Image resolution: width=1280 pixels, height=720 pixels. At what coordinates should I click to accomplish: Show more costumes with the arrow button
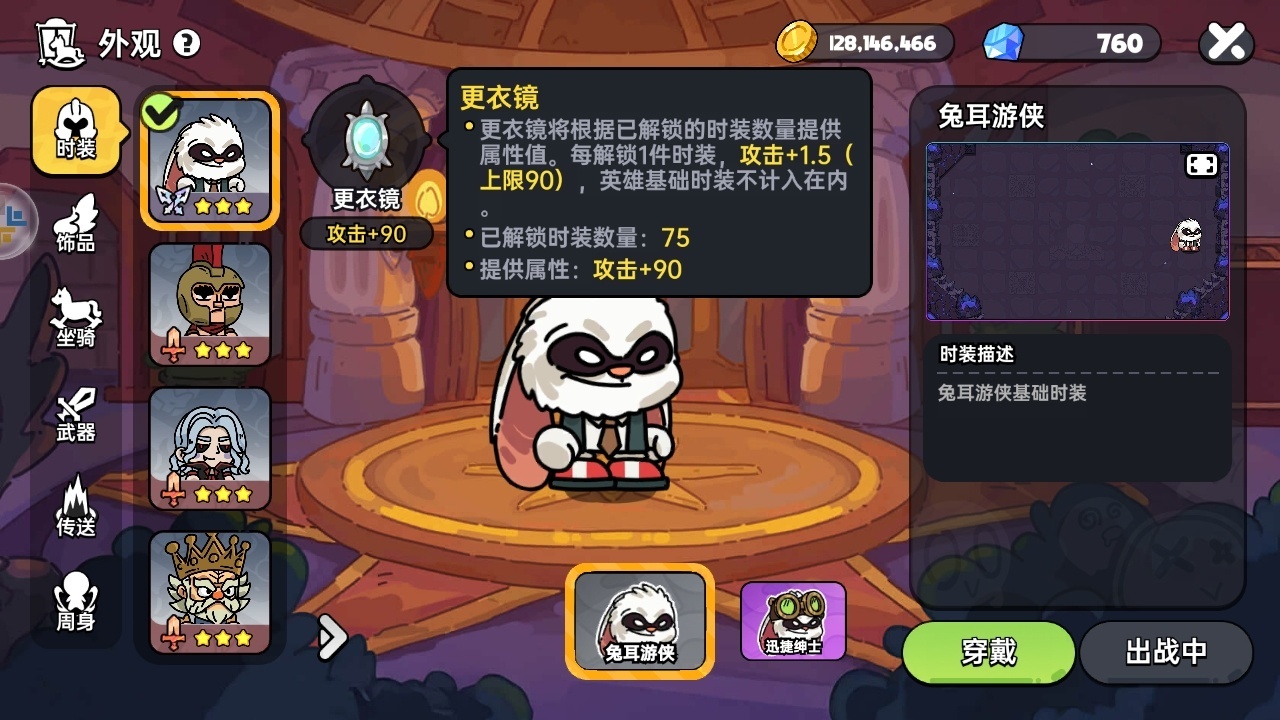point(332,636)
